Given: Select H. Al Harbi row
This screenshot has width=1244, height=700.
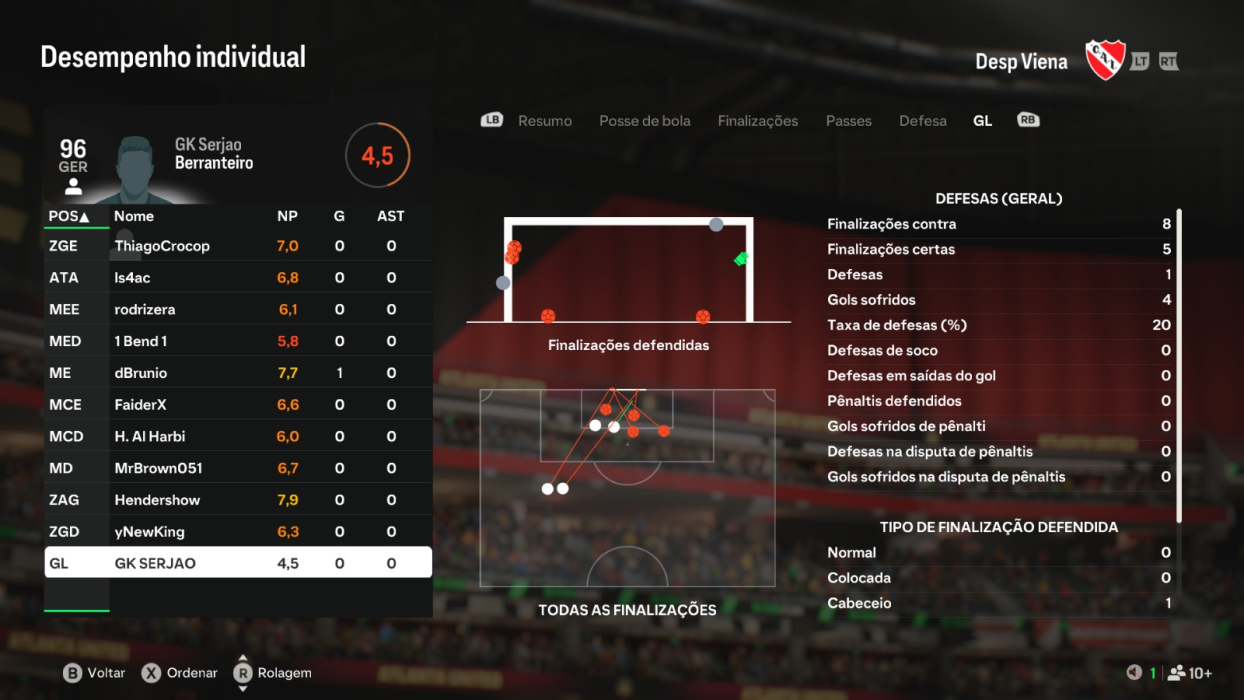Looking at the screenshot, I should click(238, 437).
